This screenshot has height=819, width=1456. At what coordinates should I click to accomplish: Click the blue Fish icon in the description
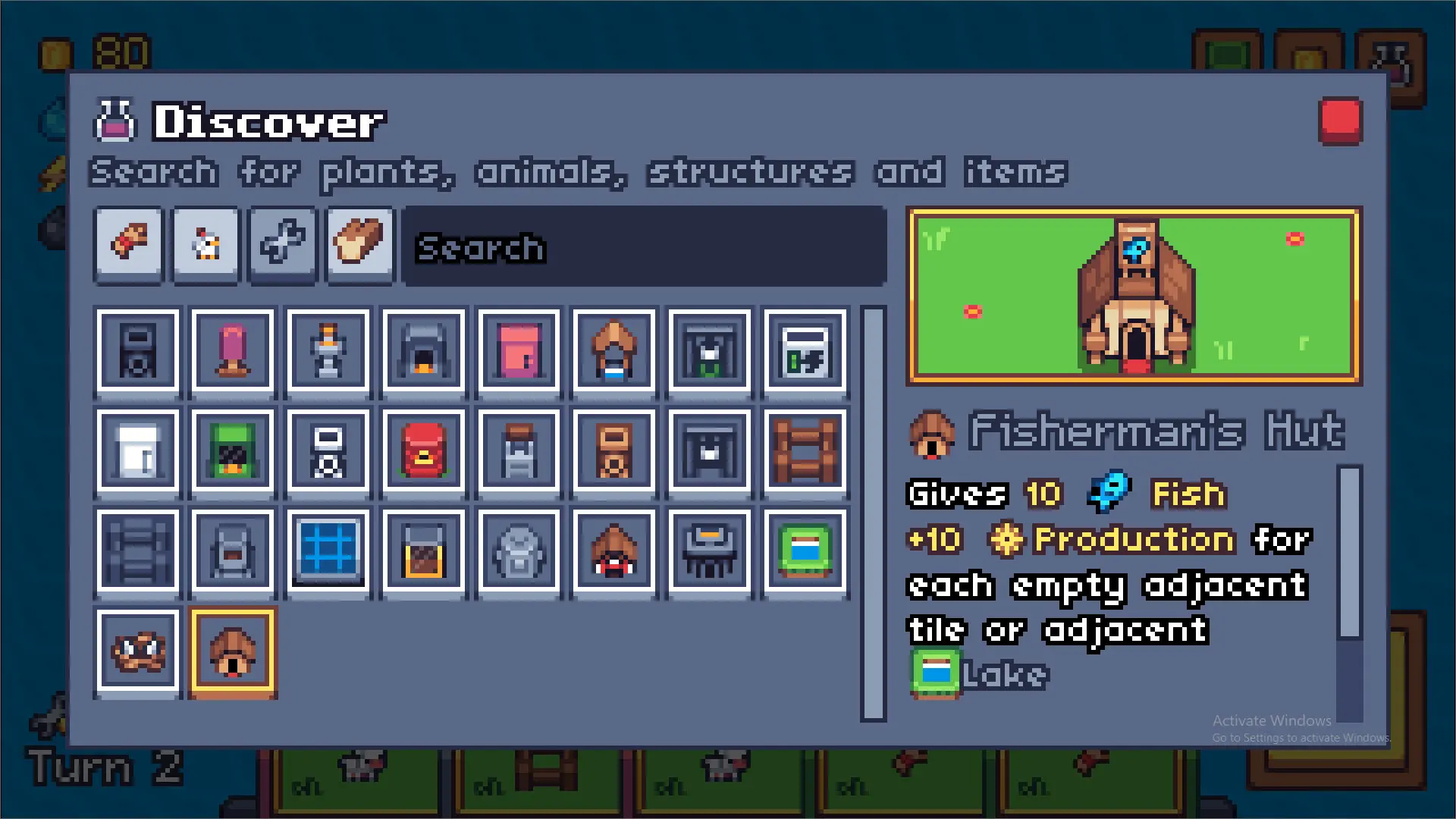[1109, 493]
